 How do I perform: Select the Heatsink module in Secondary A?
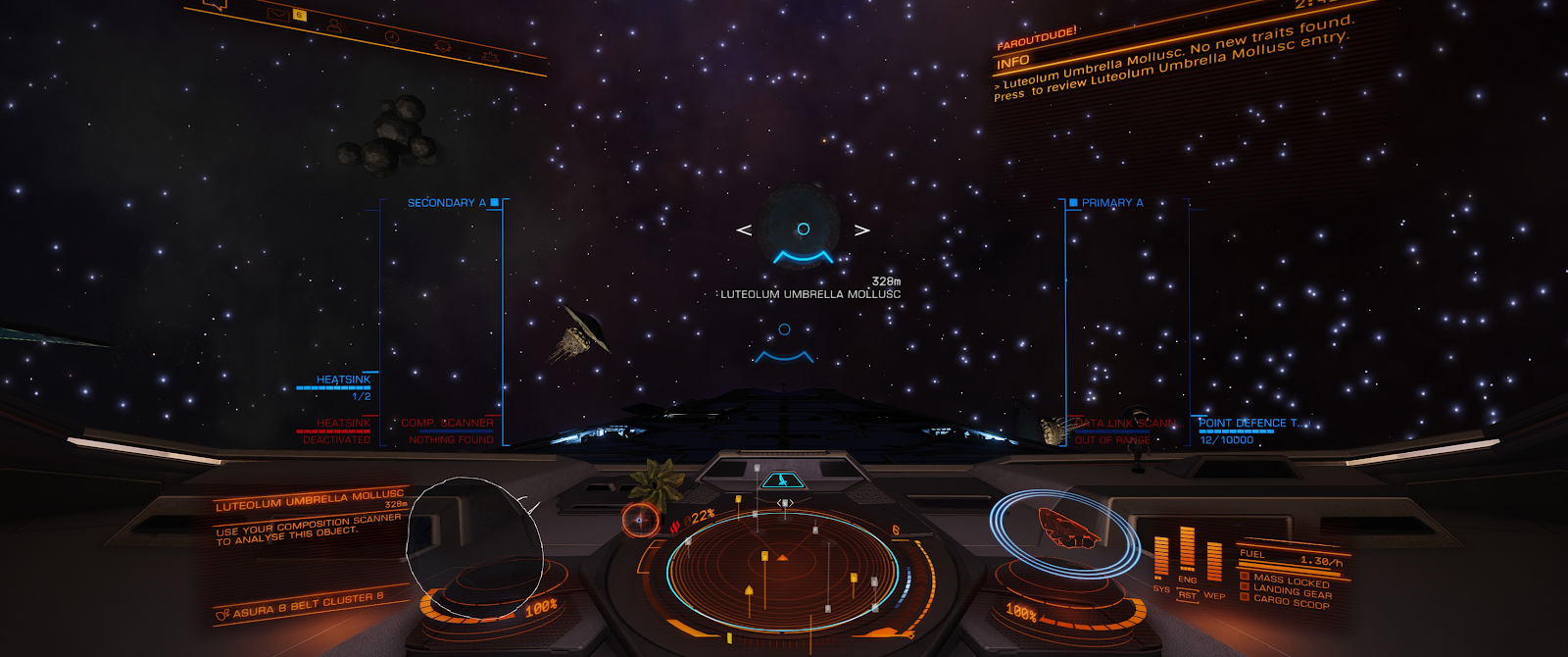343,379
